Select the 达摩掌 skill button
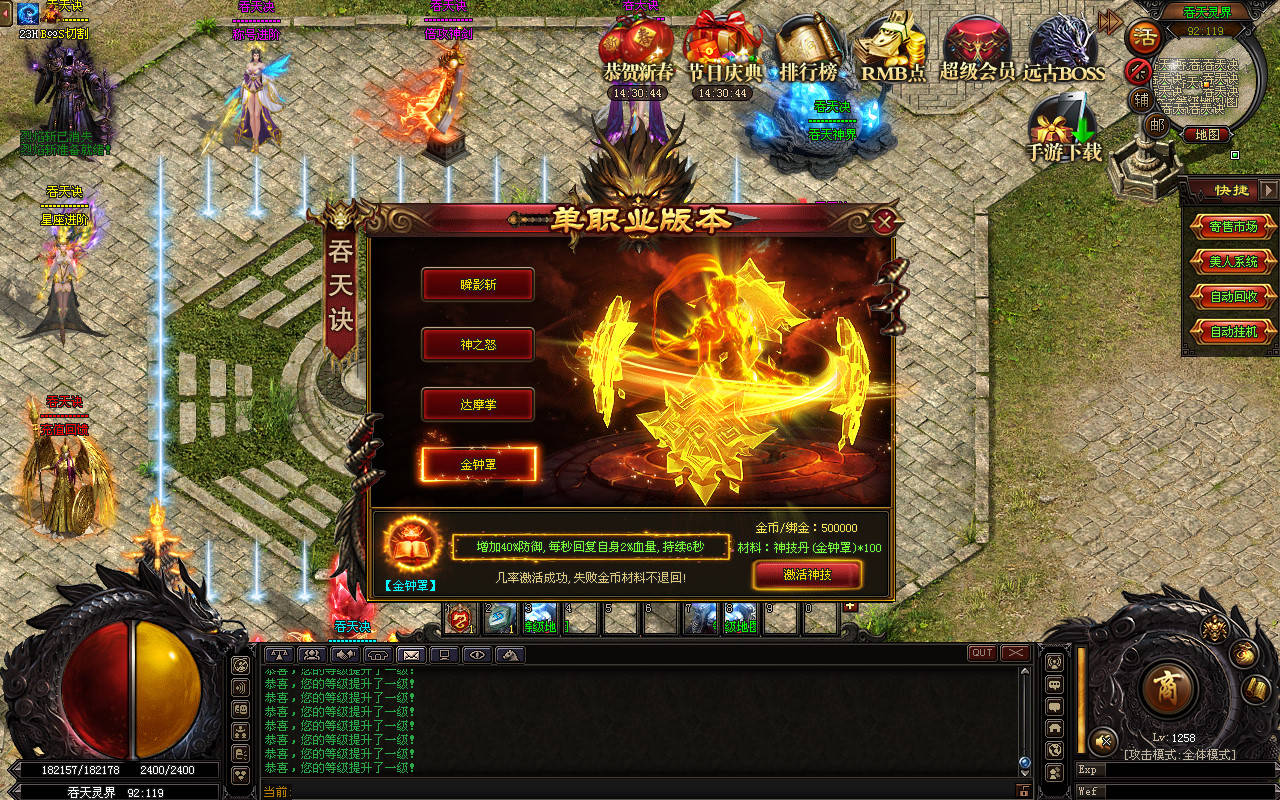Screen dimensions: 1280x800 [478, 405]
